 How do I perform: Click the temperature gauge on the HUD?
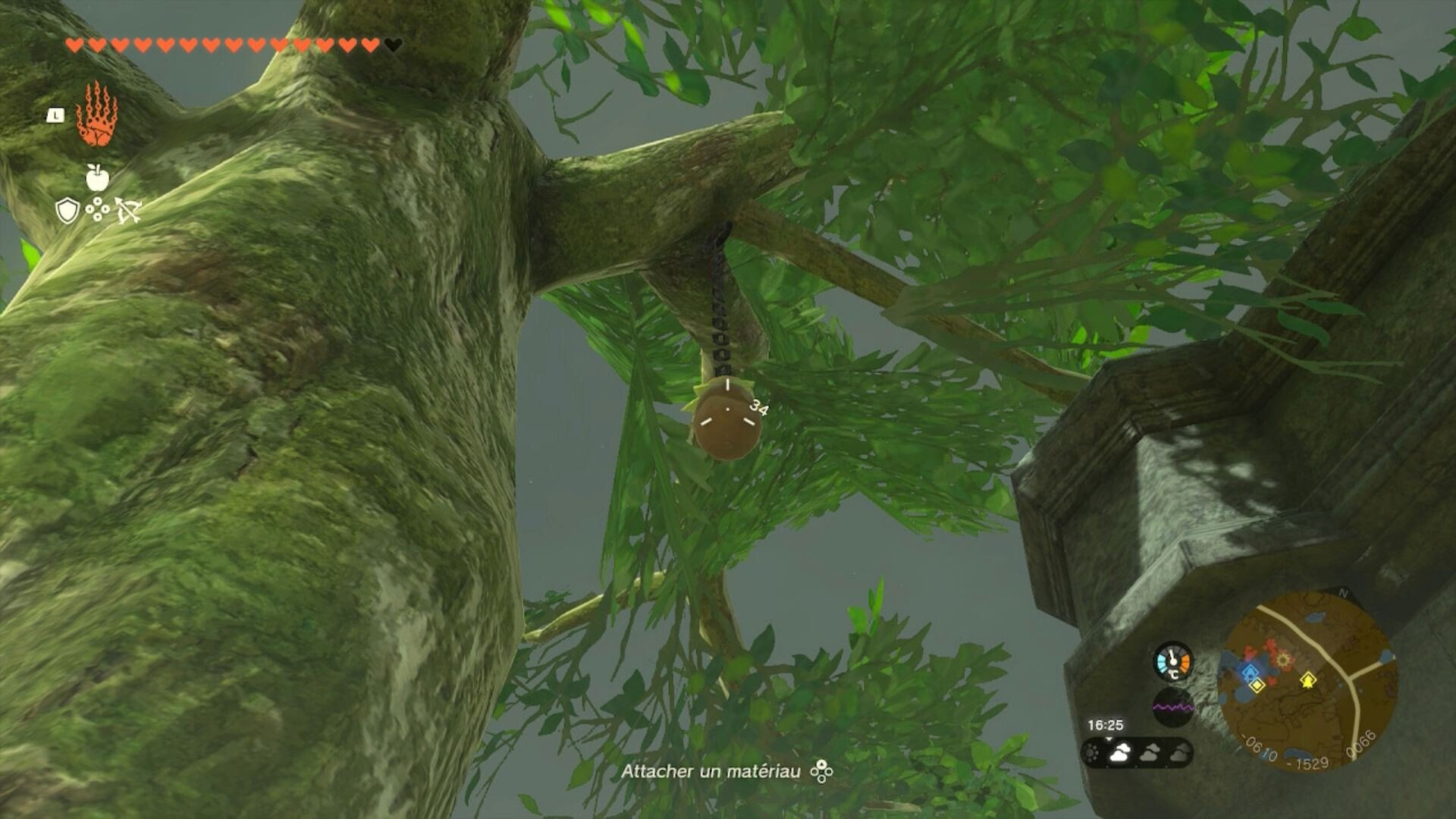point(1174,660)
